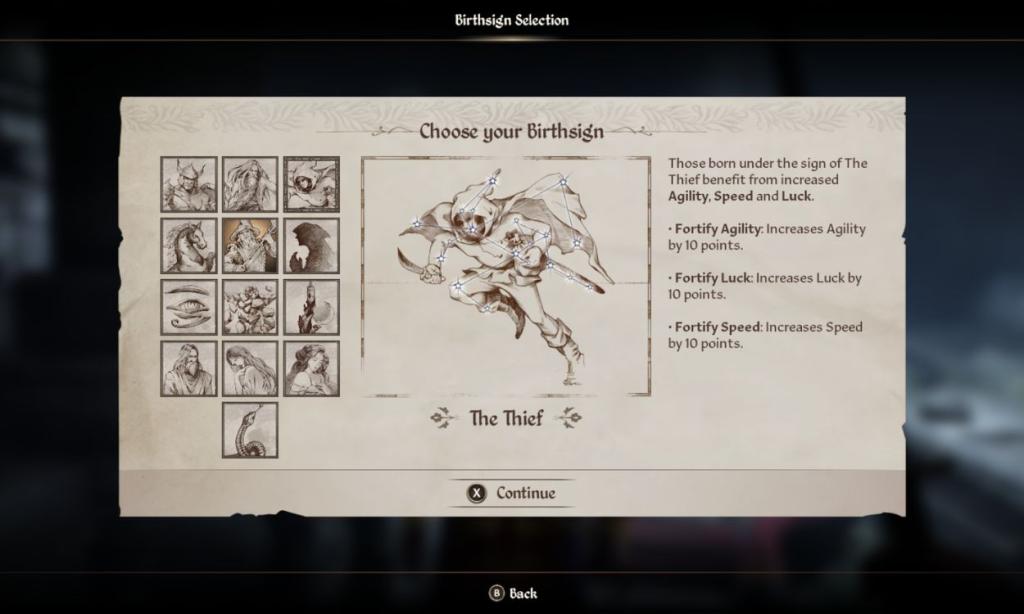Pick the Tower birthsign tile
The image size is (1024, 614).
[x=311, y=307]
